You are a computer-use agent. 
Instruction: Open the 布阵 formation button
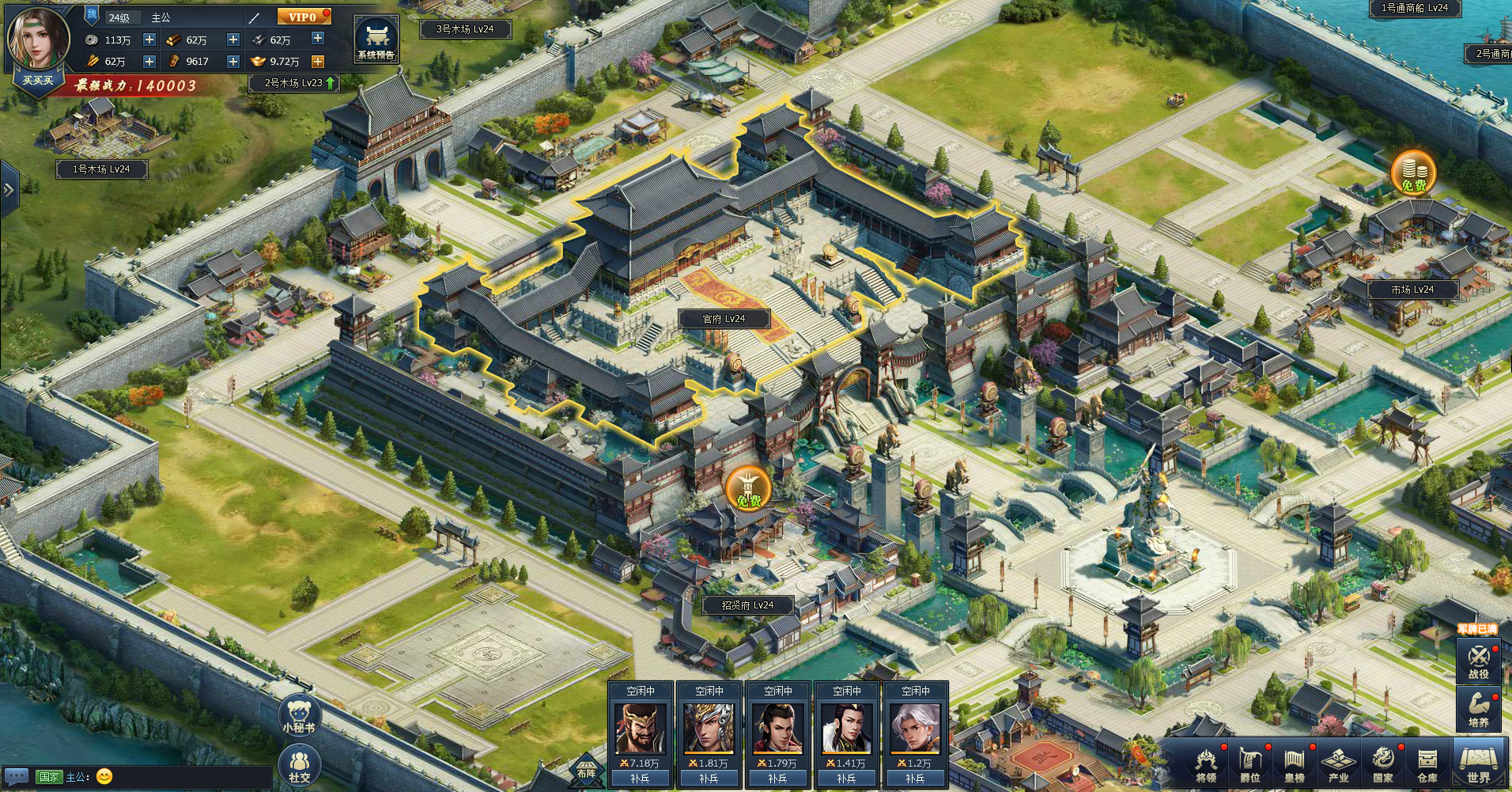click(x=586, y=766)
